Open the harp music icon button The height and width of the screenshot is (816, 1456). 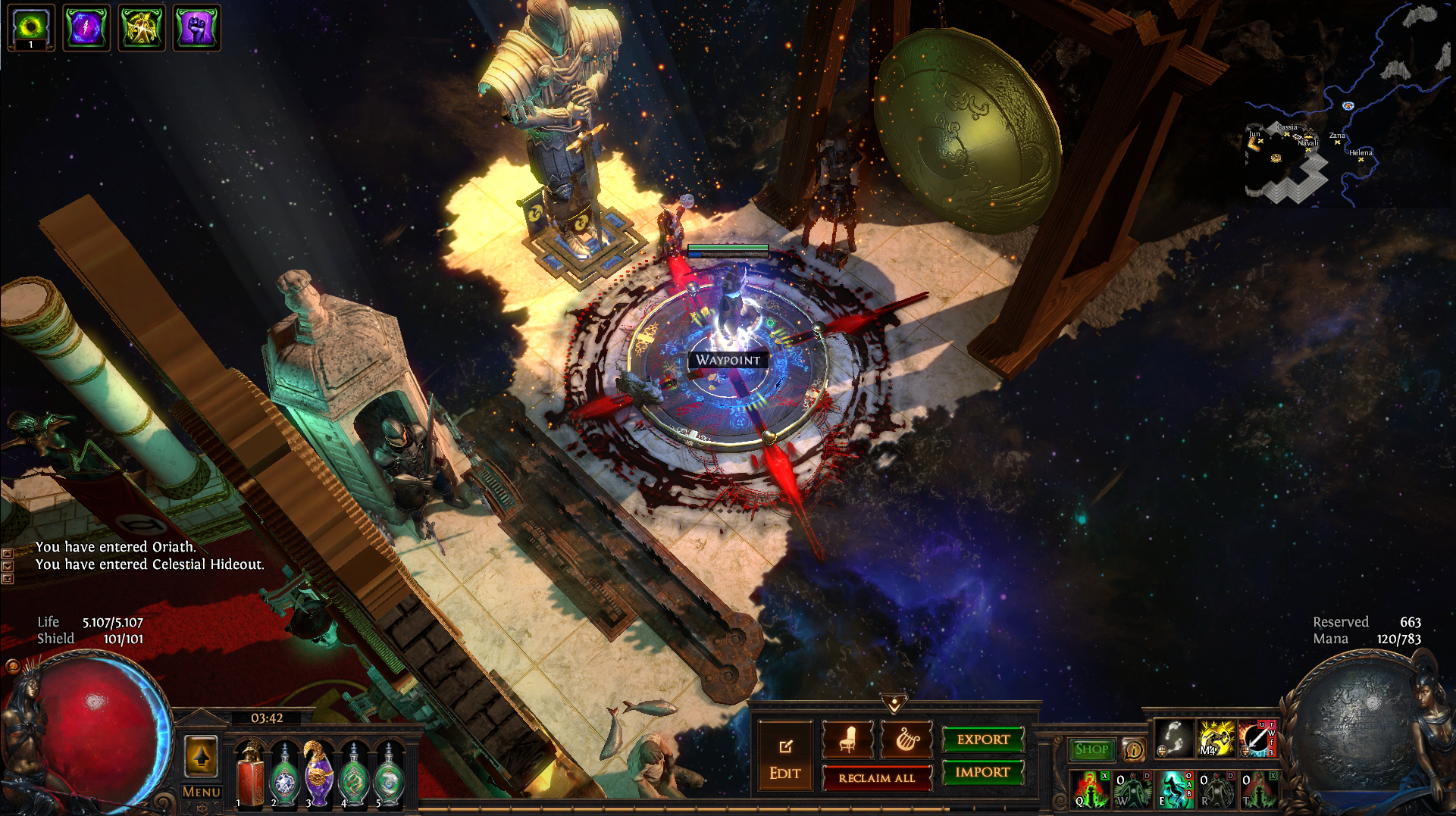pos(906,739)
